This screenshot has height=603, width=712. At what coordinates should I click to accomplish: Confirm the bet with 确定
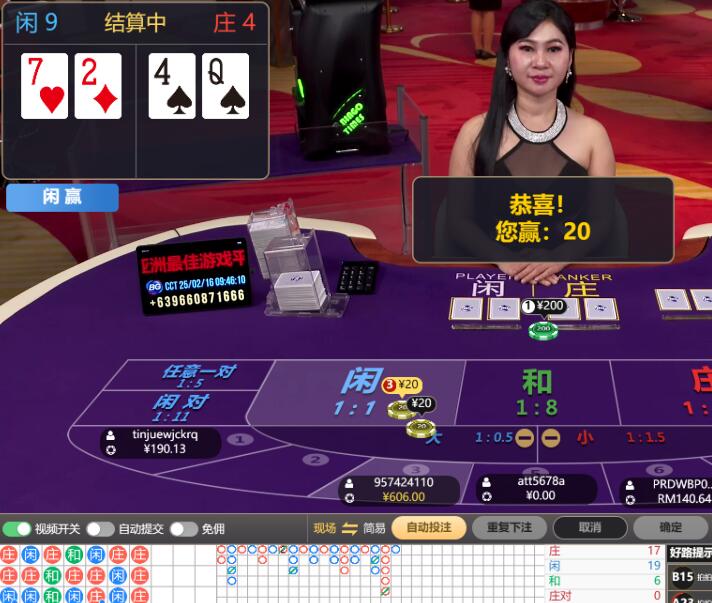[x=670, y=527]
